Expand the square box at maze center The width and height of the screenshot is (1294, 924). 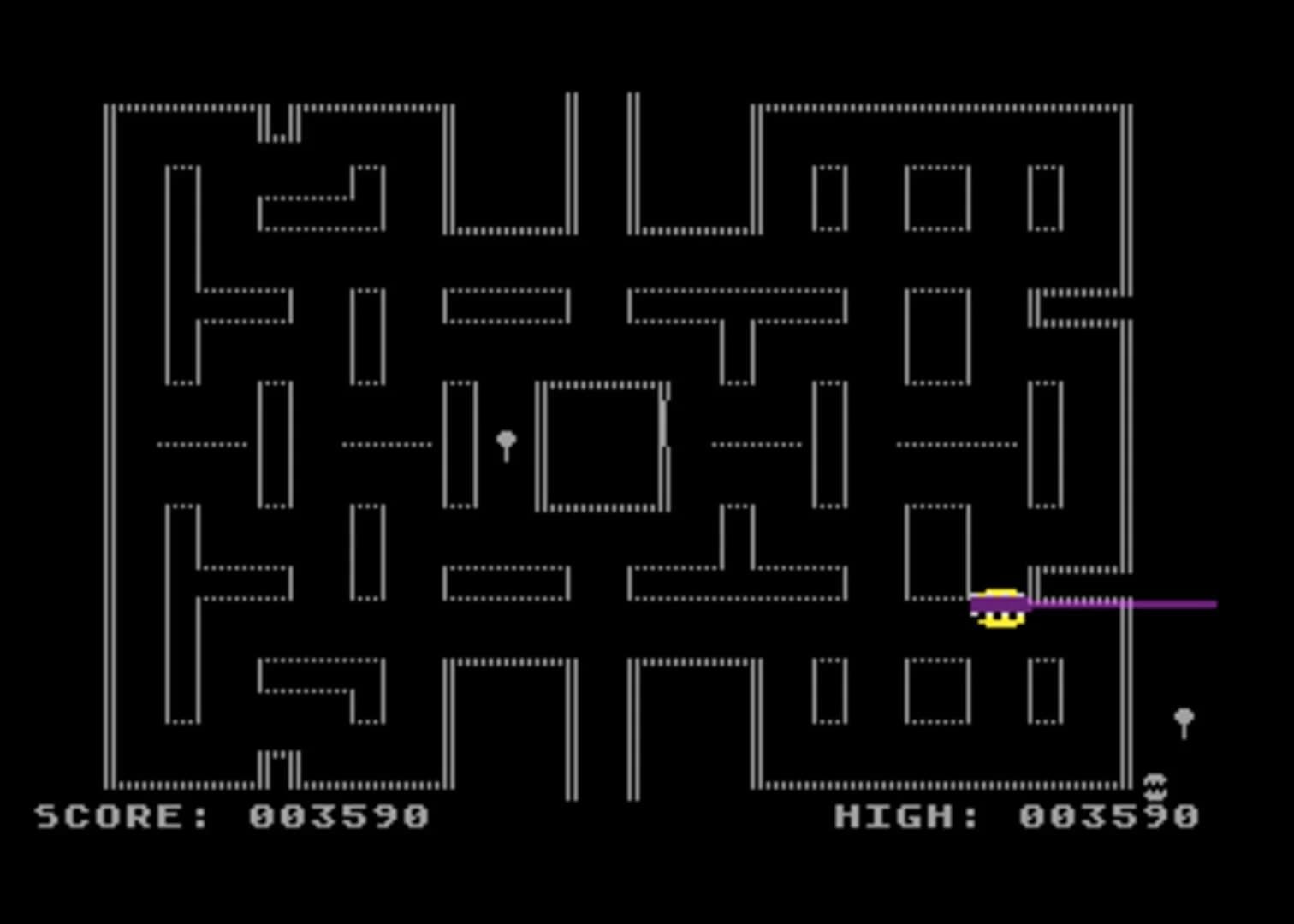coord(603,445)
